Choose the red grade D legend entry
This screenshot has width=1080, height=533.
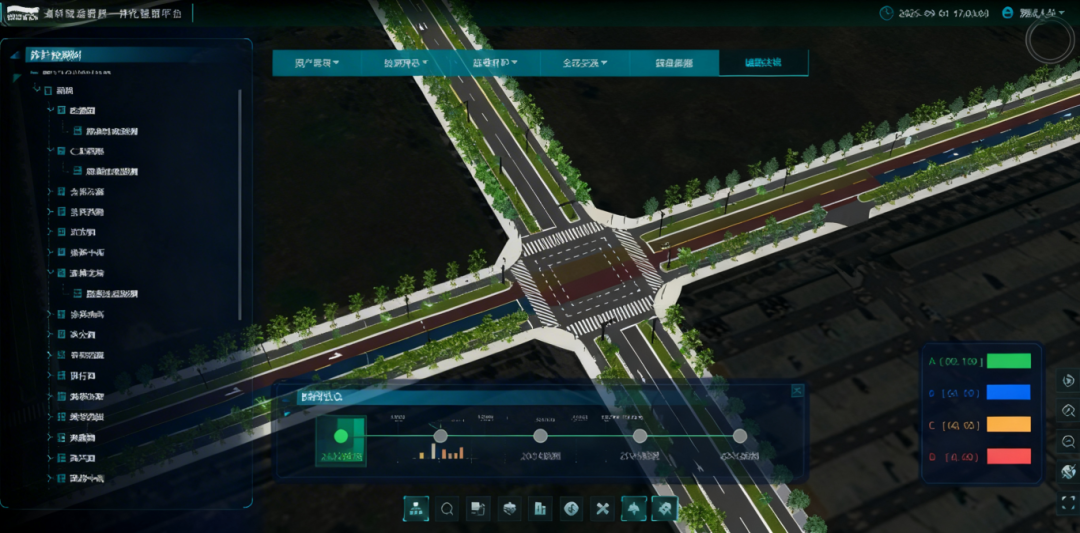click(1008, 457)
